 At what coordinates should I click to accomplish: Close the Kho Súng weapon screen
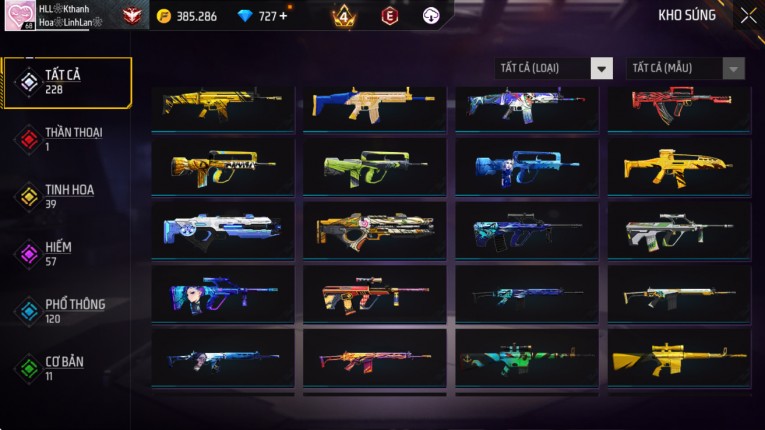[x=748, y=16]
